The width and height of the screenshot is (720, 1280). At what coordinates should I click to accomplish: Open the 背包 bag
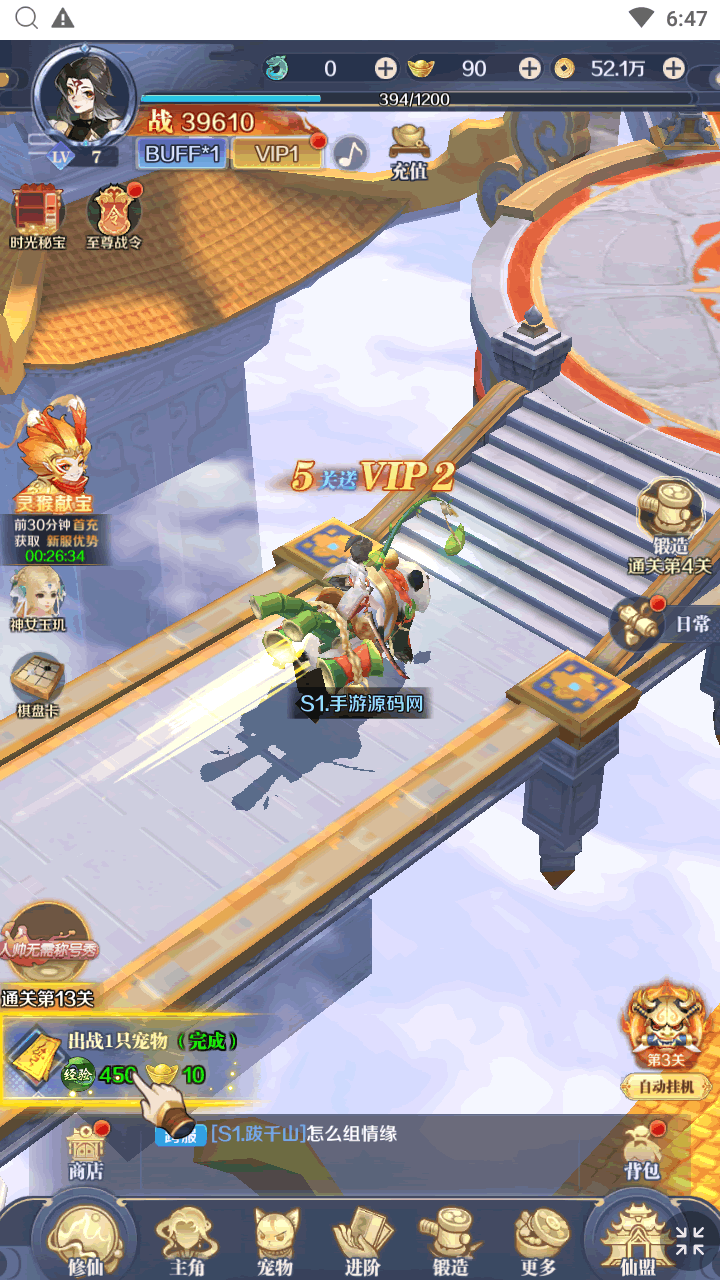pos(641,1150)
